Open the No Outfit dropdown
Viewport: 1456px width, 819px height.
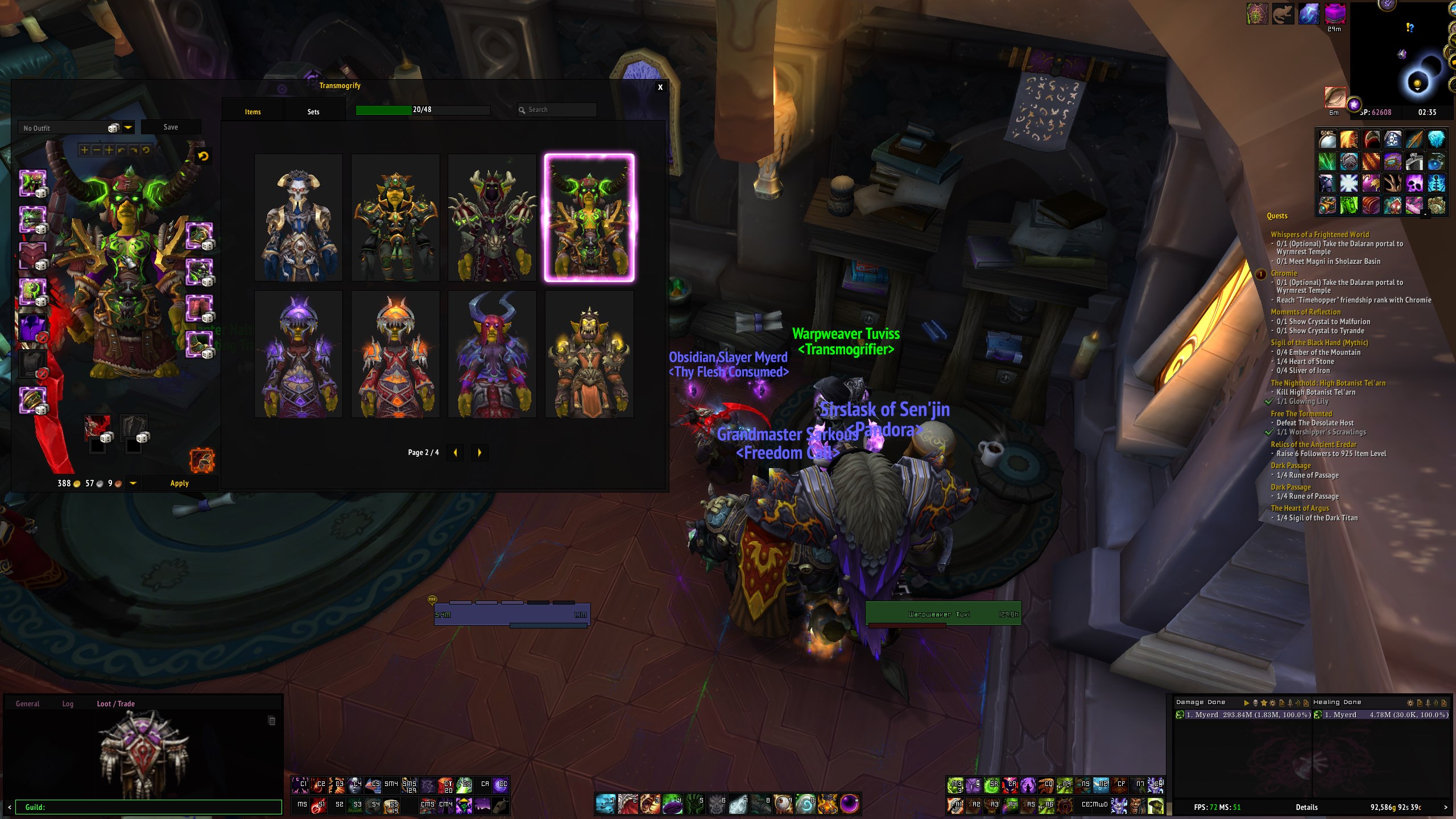coord(129,128)
